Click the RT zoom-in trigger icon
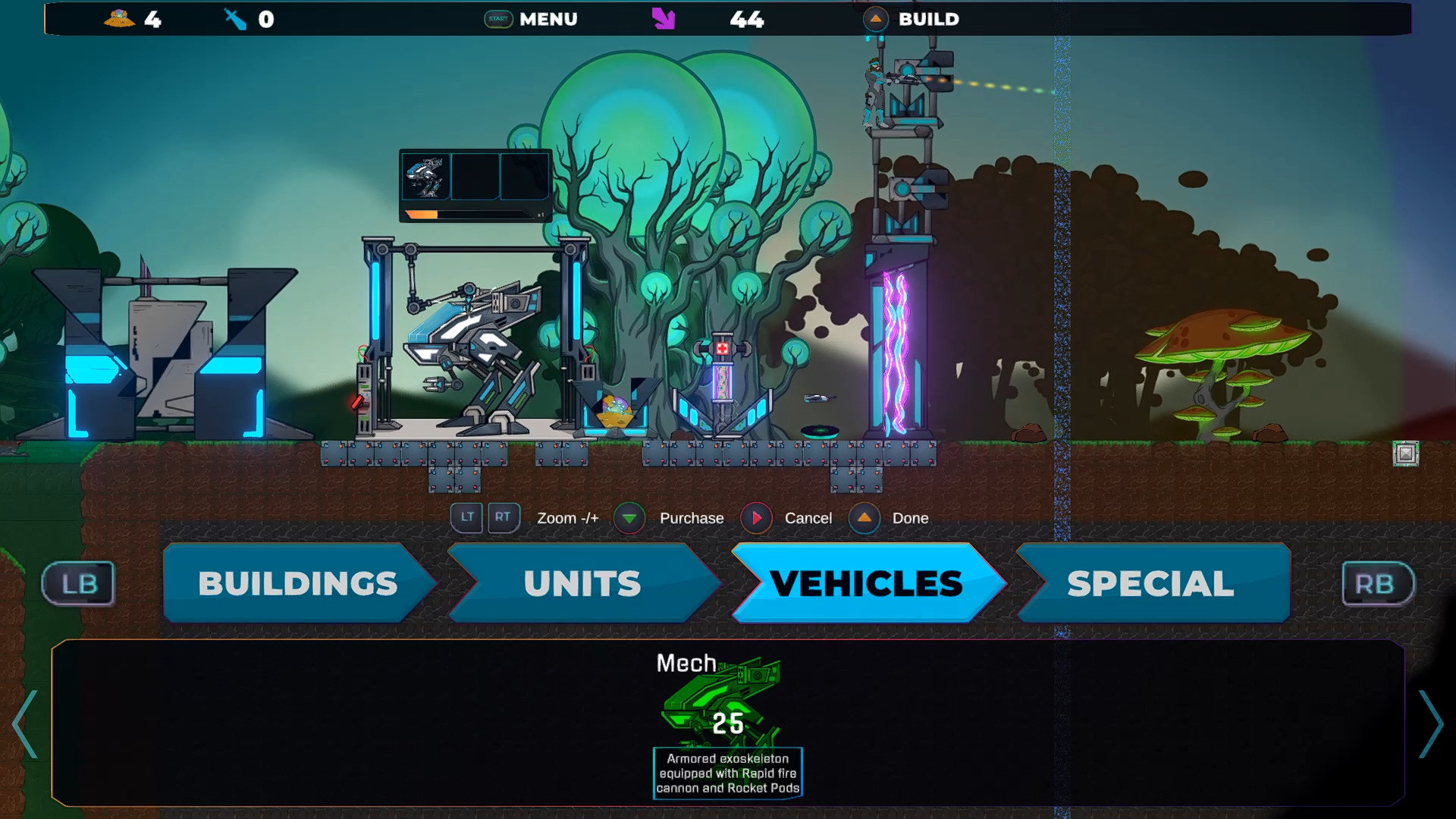1456x819 pixels. (503, 518)
